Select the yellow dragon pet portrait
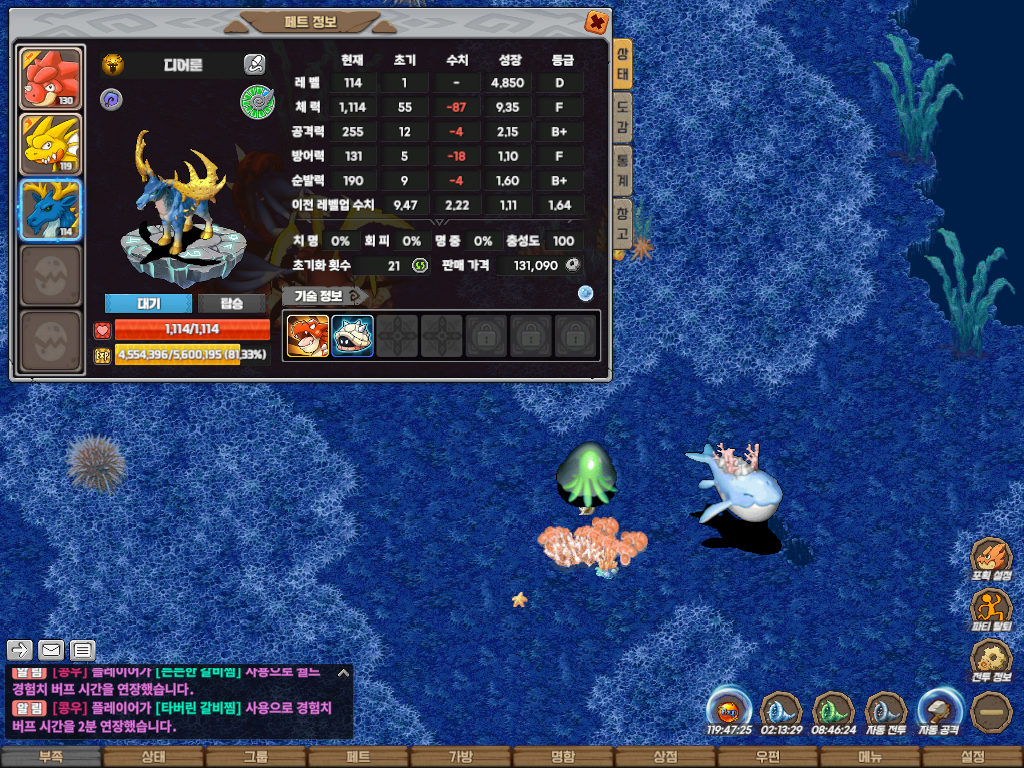 coord(51,145)
